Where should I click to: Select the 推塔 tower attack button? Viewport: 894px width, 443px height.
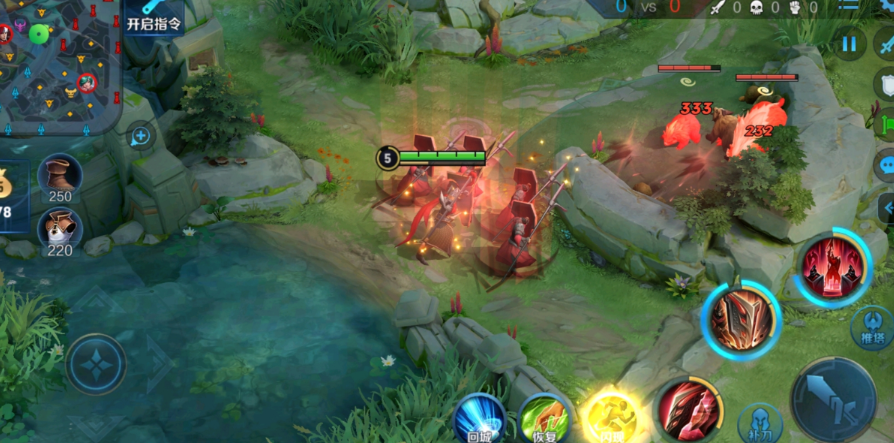(x=872, y=326)
